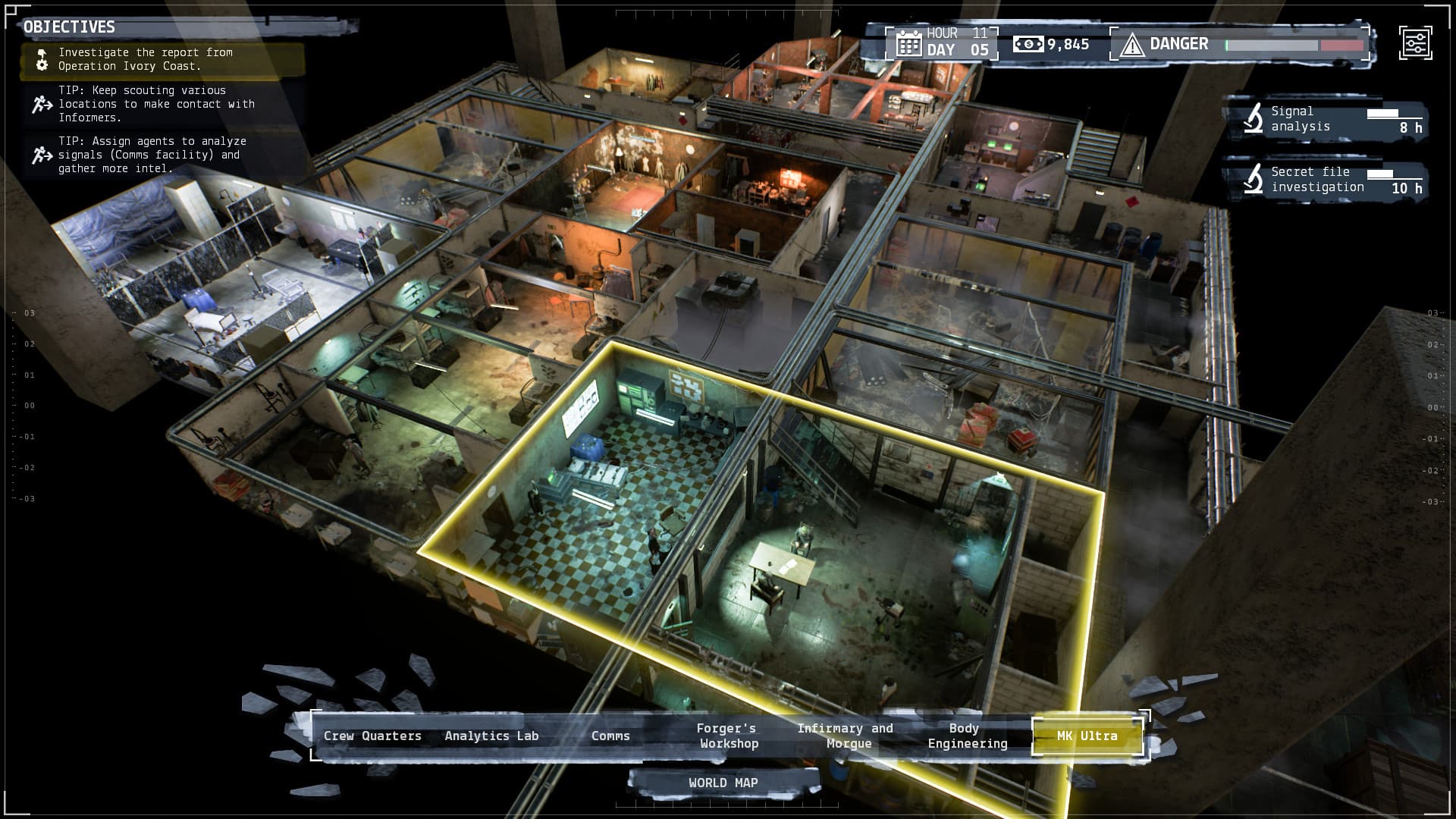Open the World Map
Image resolution: width=1456 pixels, height=819 pixels.
pyautogui.click(x=723, y=782)
